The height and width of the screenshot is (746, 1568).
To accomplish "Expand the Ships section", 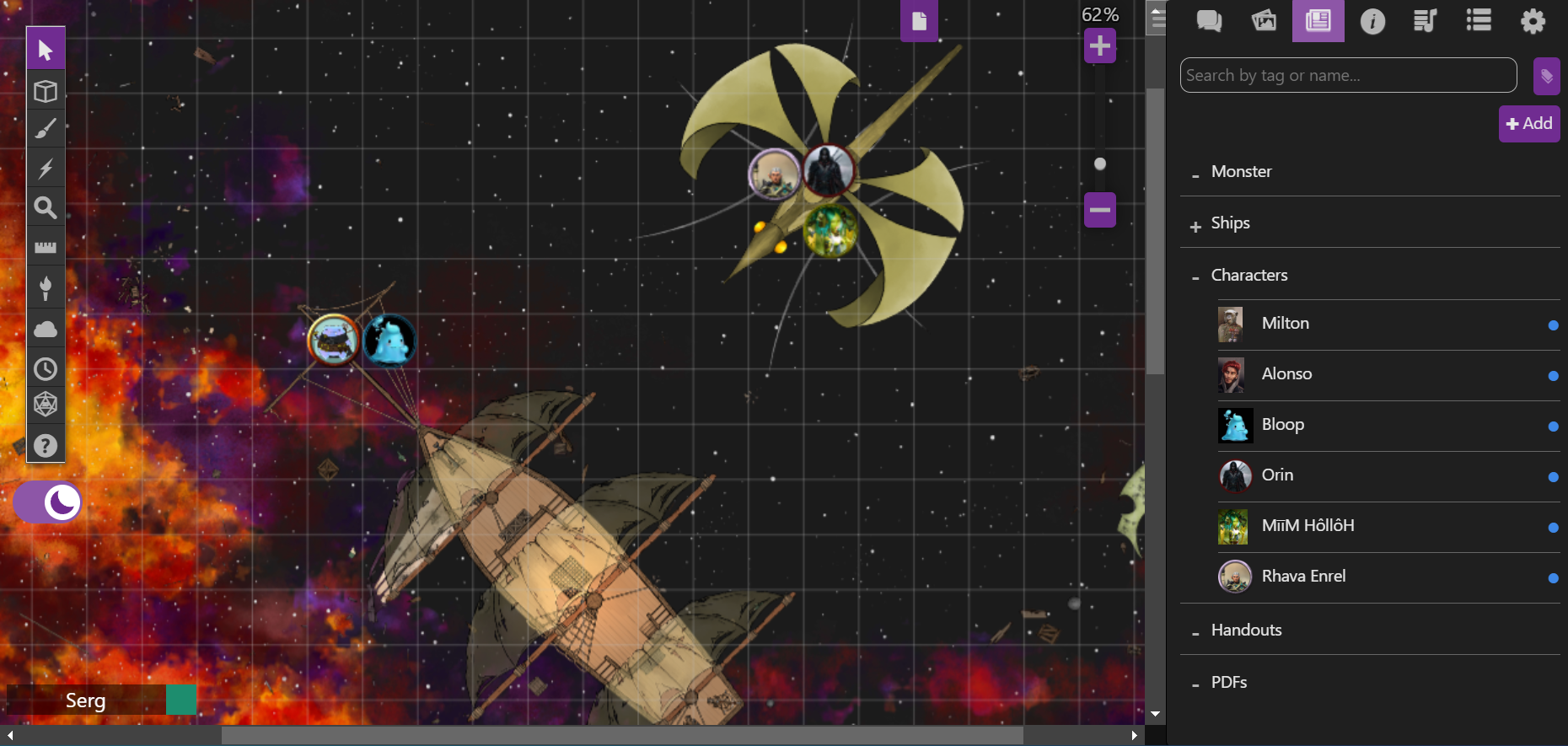I will [1195, 225].
